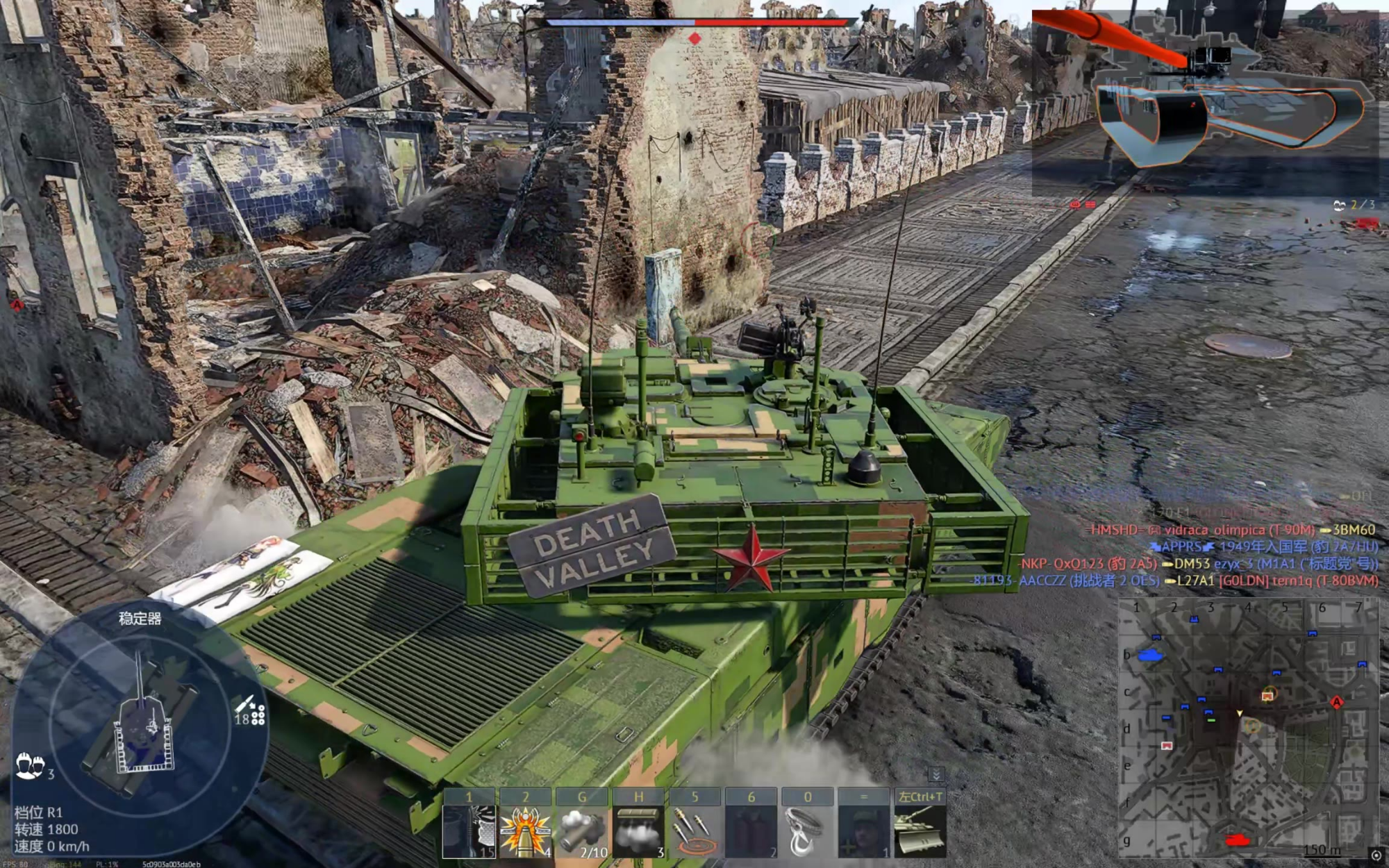Screen dimensions: 1389x868
Task: Click the red enemy tank icon on minimap
Action: coord(1236,840)
